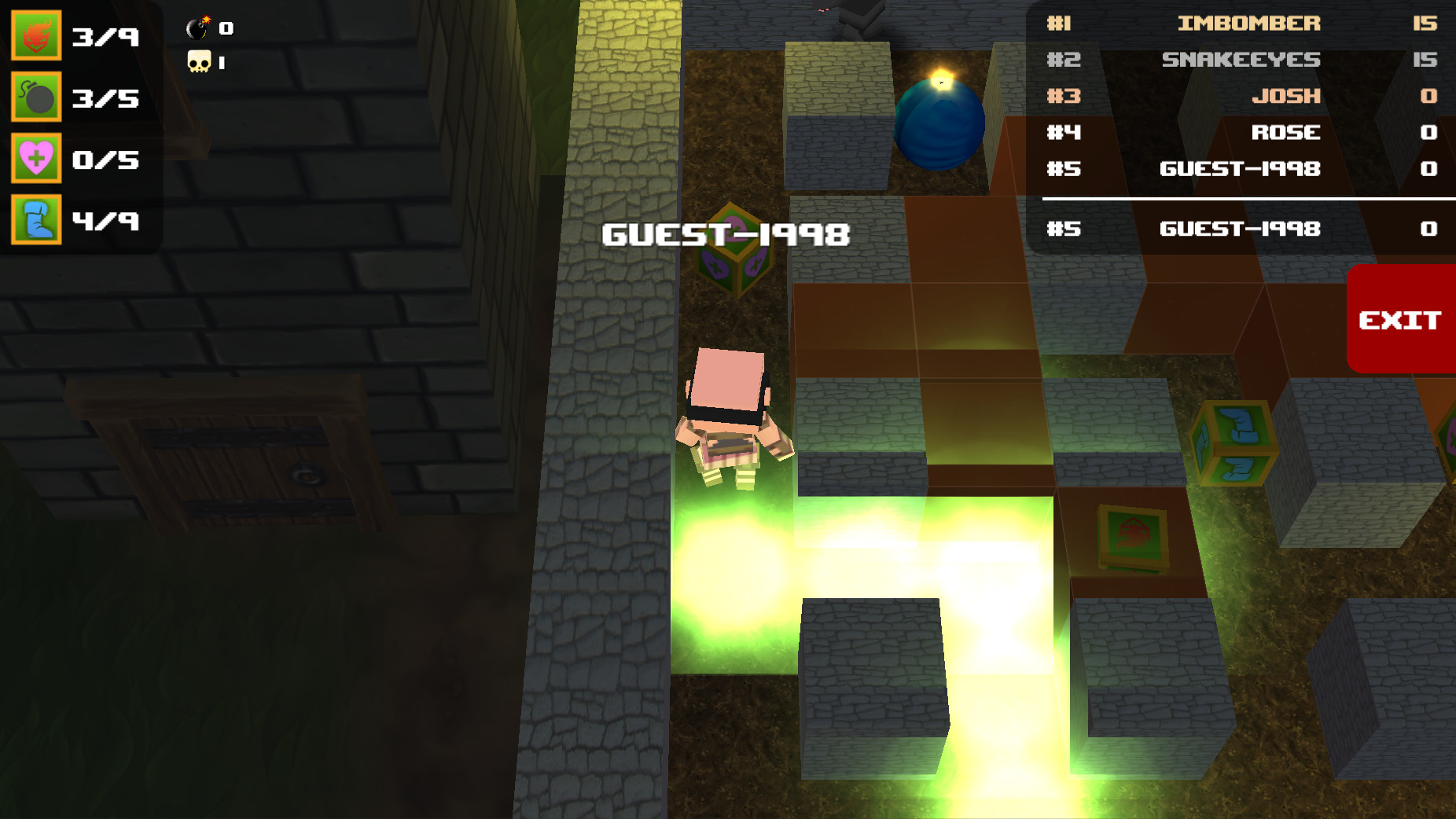Screen dimensions: 1456x819
Task: Select the highlighted #5 GUEST-1998 row
Action: click(1242, 229)
